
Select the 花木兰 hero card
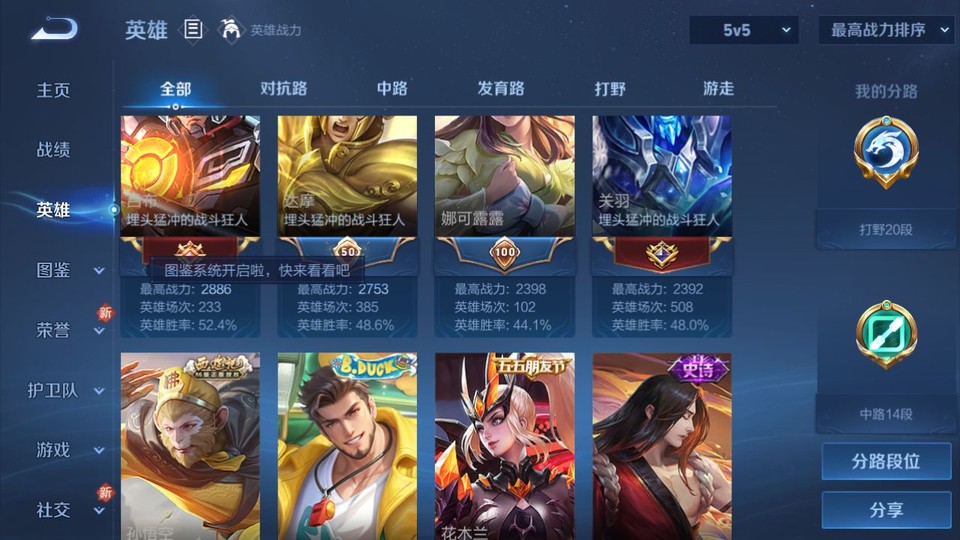[x=504, y=445]
